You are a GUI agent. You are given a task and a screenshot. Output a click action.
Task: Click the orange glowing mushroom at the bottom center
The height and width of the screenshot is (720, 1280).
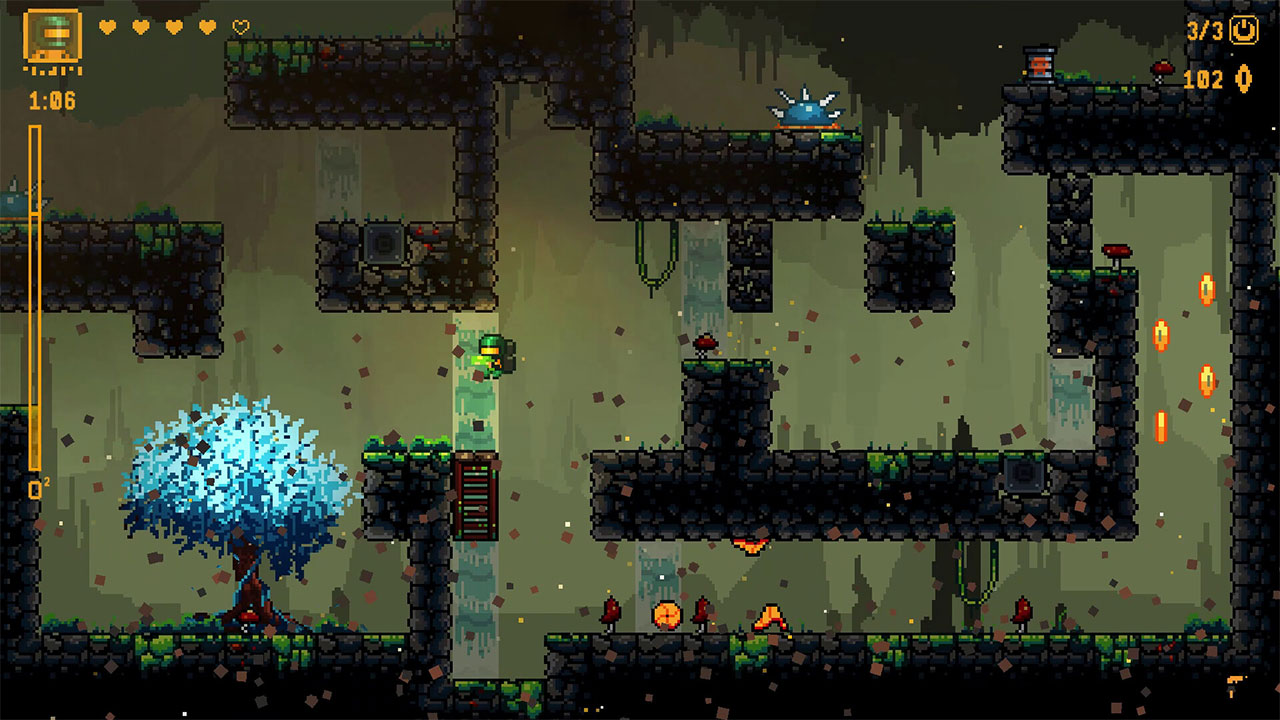(668, 614)
